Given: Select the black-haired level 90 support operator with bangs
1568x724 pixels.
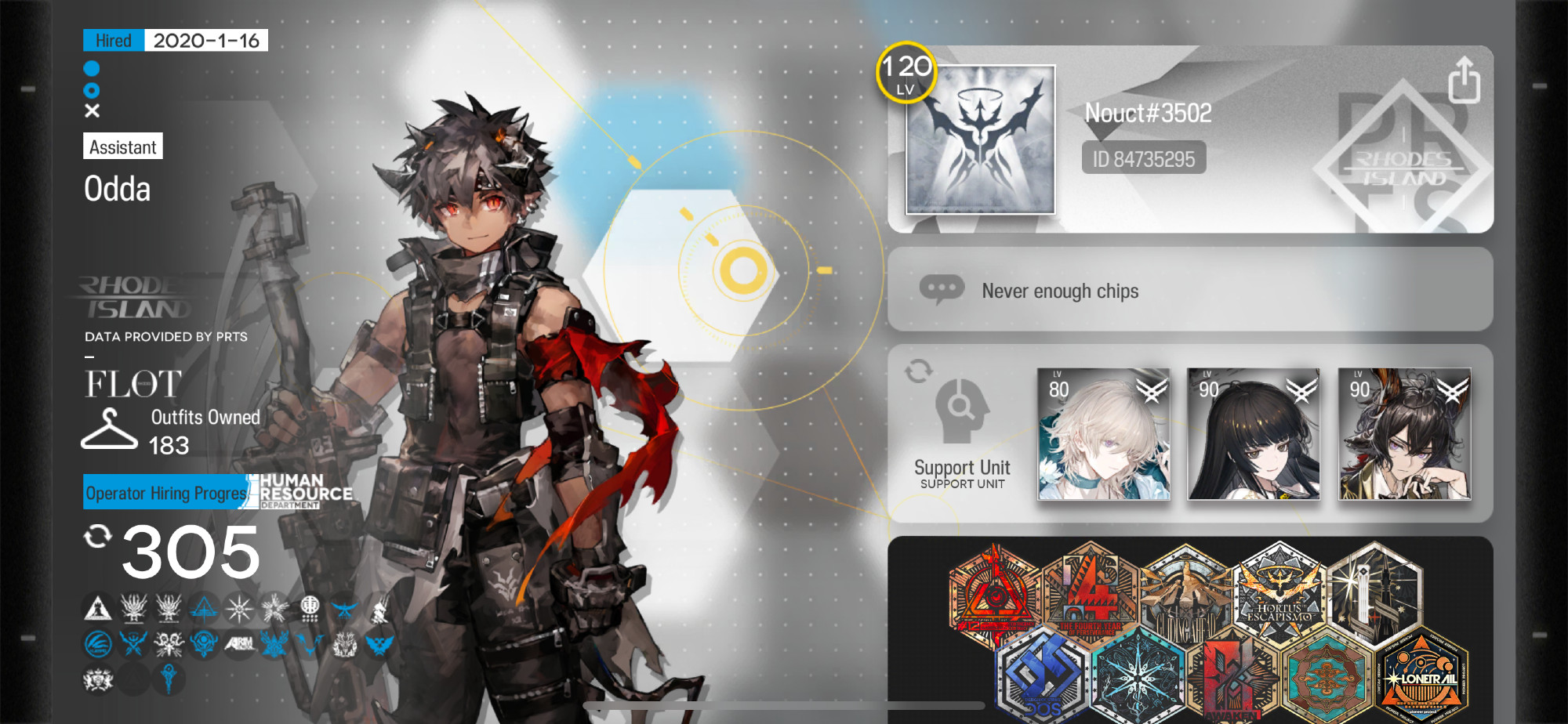Looking at the screenshot, I should (1253, 434).
